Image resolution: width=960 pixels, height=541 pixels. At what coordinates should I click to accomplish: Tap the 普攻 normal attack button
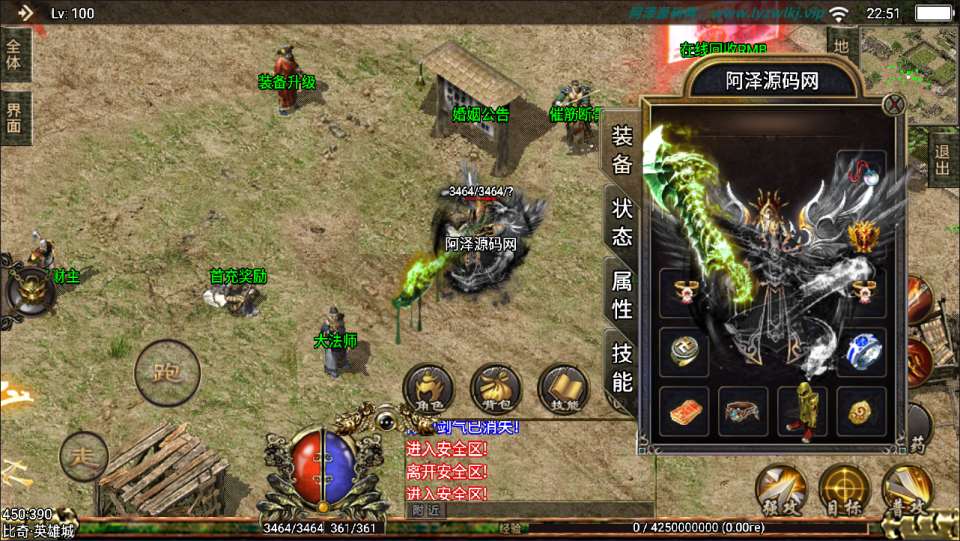tap(907, 491)
